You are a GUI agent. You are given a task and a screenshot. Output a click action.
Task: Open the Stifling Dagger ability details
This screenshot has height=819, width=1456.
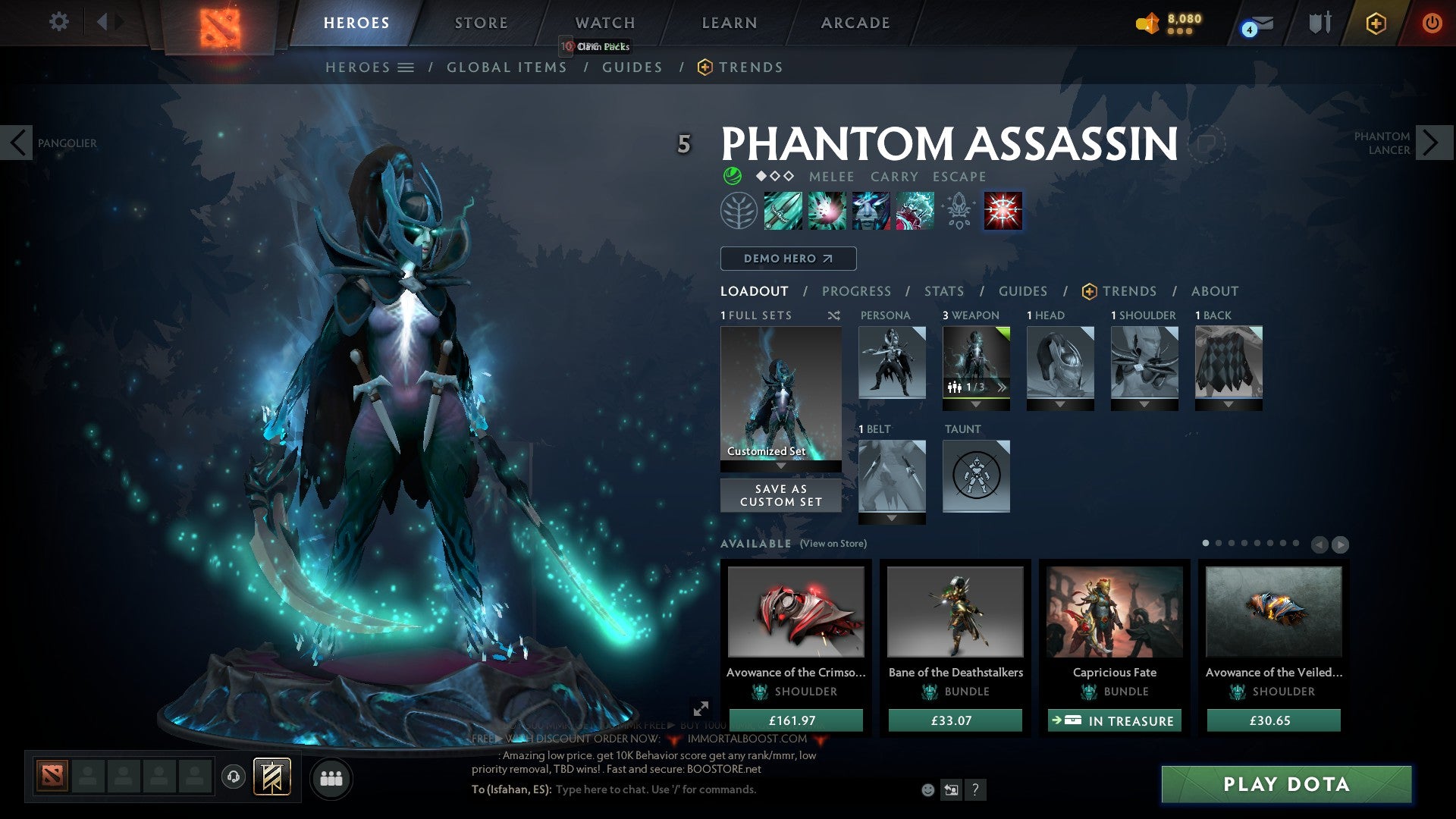[x=782, y=211]
